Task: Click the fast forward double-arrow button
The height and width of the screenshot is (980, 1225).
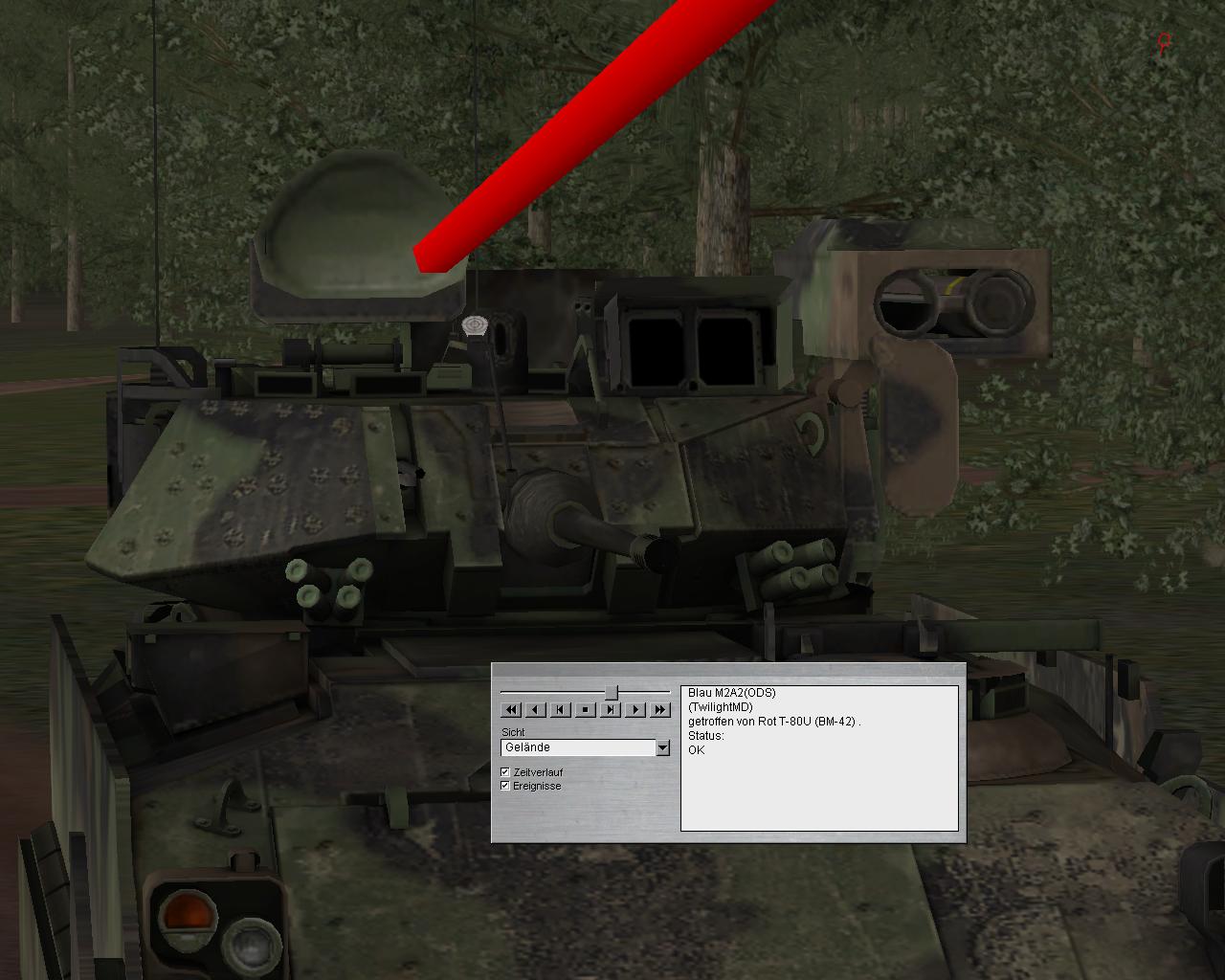Action: coord(660,709)
